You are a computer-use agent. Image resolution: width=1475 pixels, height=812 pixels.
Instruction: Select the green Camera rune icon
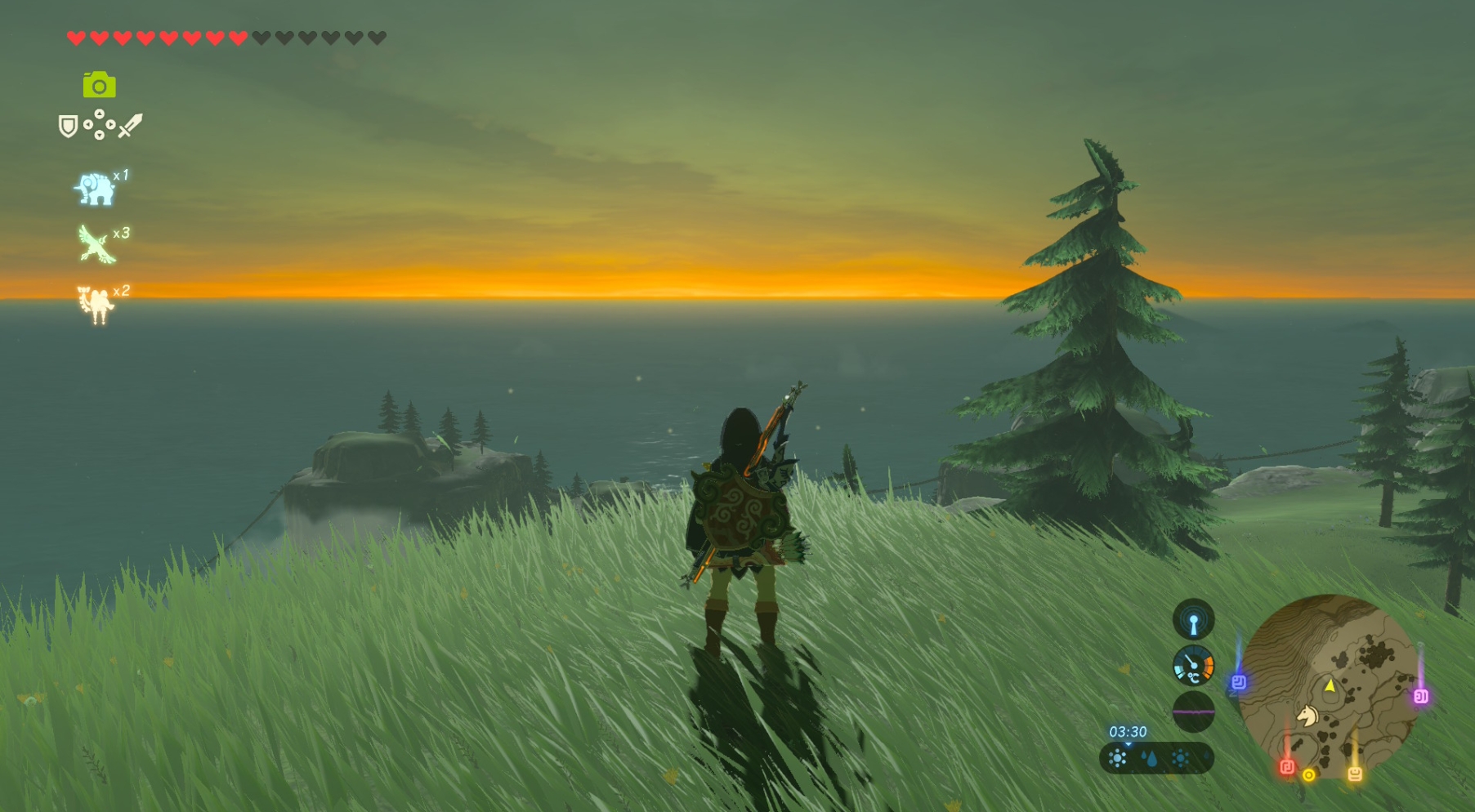99,85
